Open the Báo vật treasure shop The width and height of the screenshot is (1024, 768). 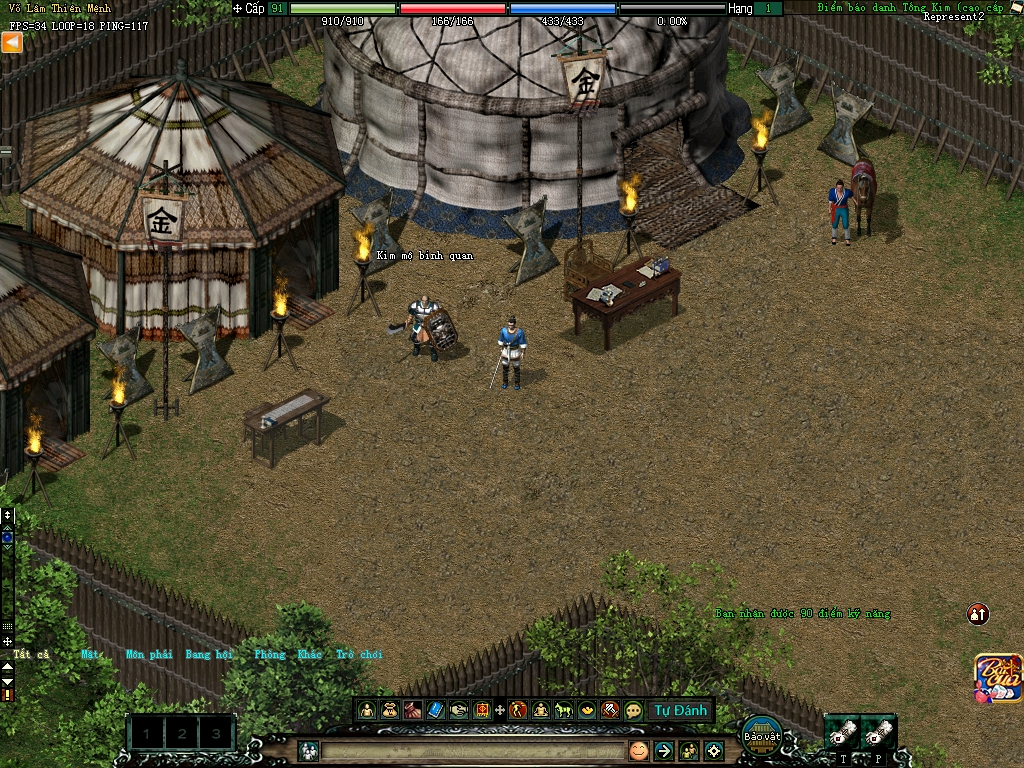click(762, 733)
